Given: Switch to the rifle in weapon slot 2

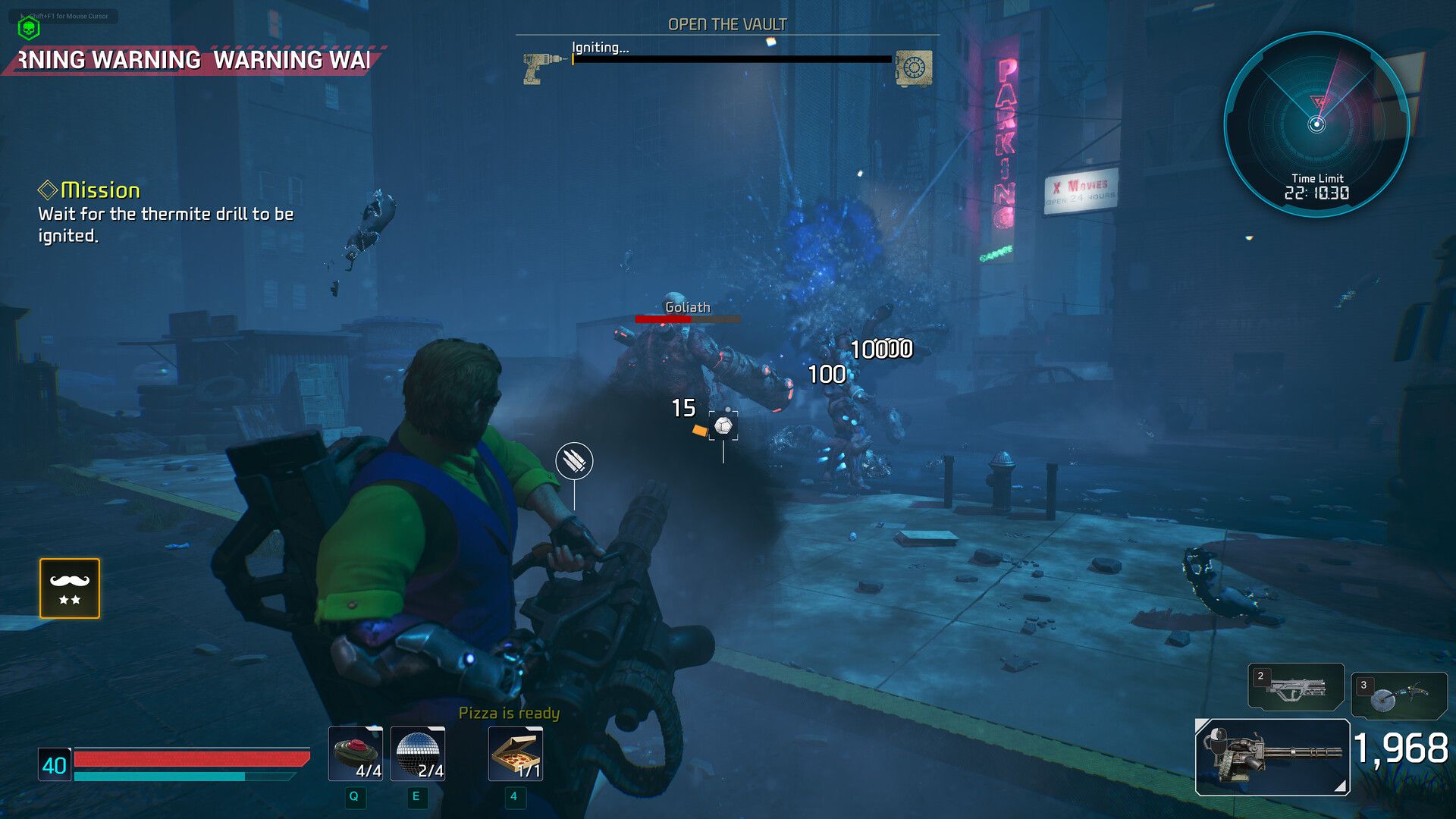Looking at the screenshot, I should (x=1295, y=687).
